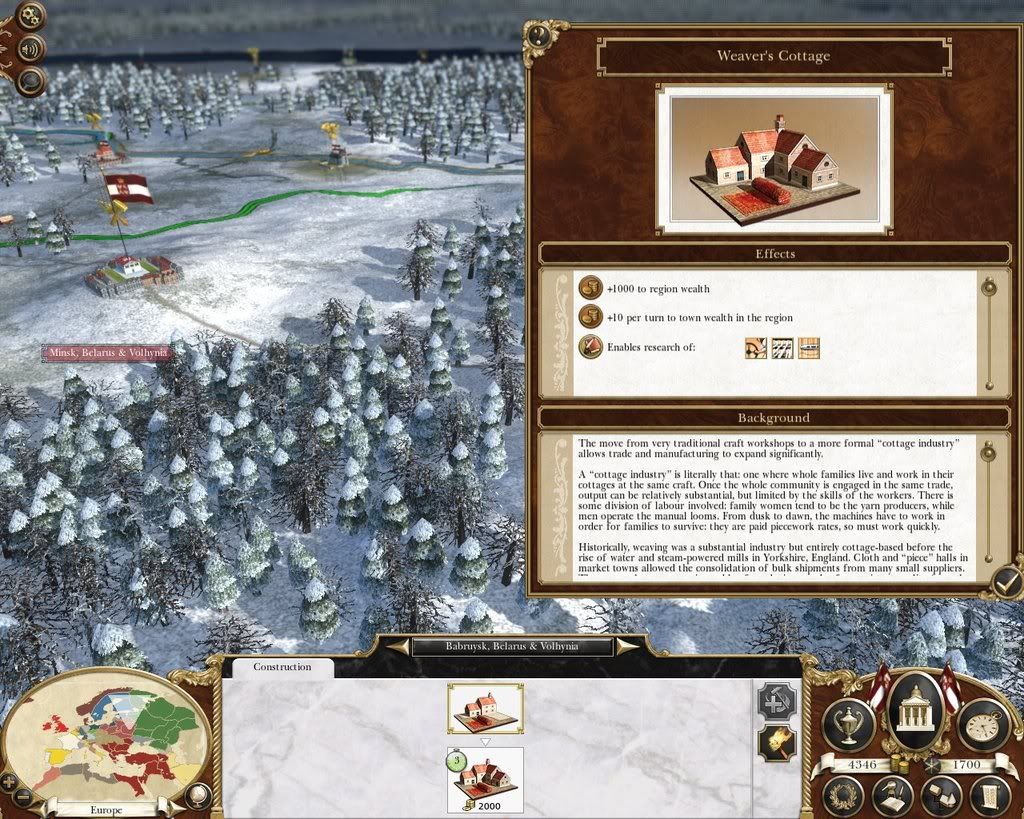Zoom in the Europe minimap

(x=9, y=781)
